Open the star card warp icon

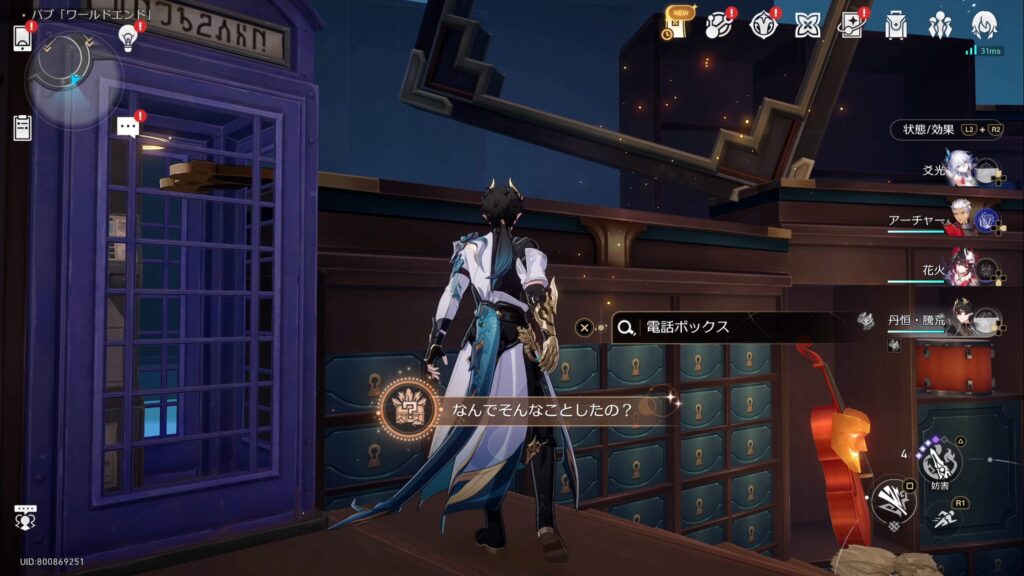point(851,26)
